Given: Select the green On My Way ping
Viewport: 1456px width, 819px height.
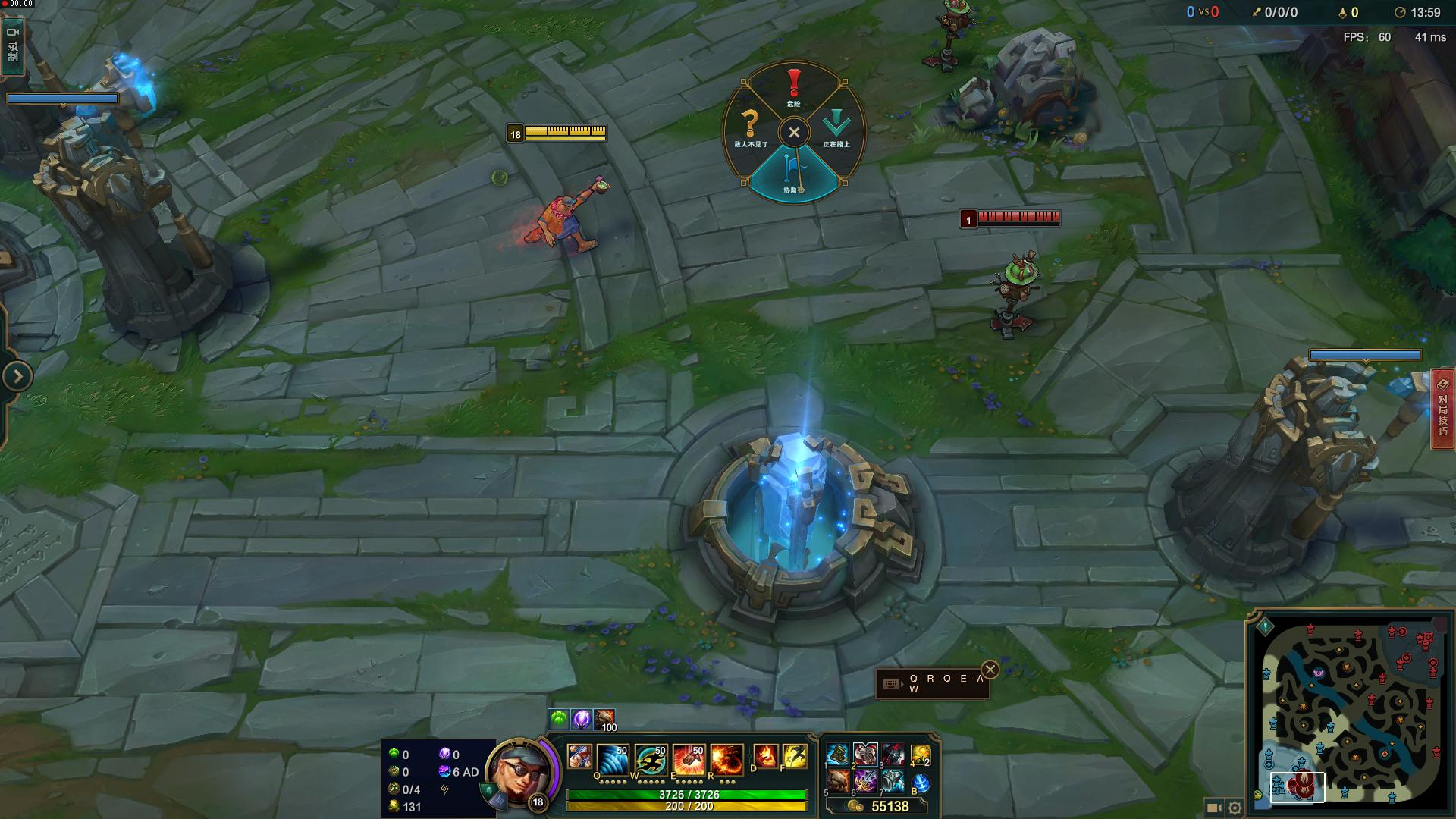Looking at the screenshot, I should 837,127.
